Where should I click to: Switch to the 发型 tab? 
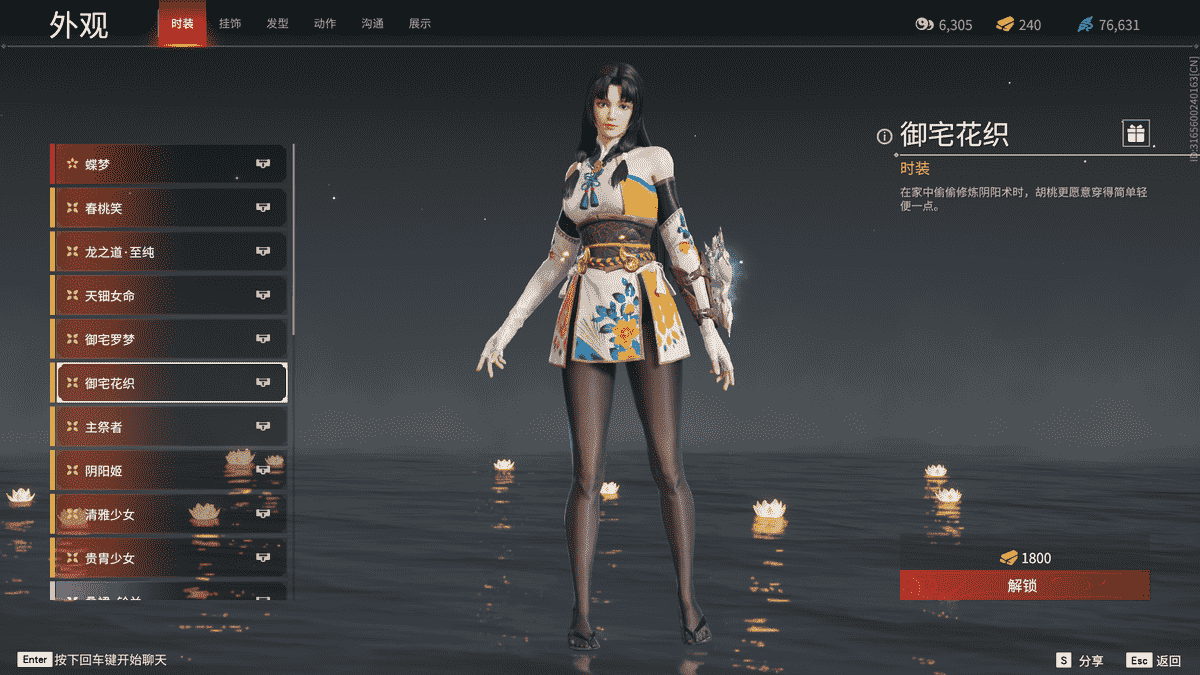[x=277, y=24]
